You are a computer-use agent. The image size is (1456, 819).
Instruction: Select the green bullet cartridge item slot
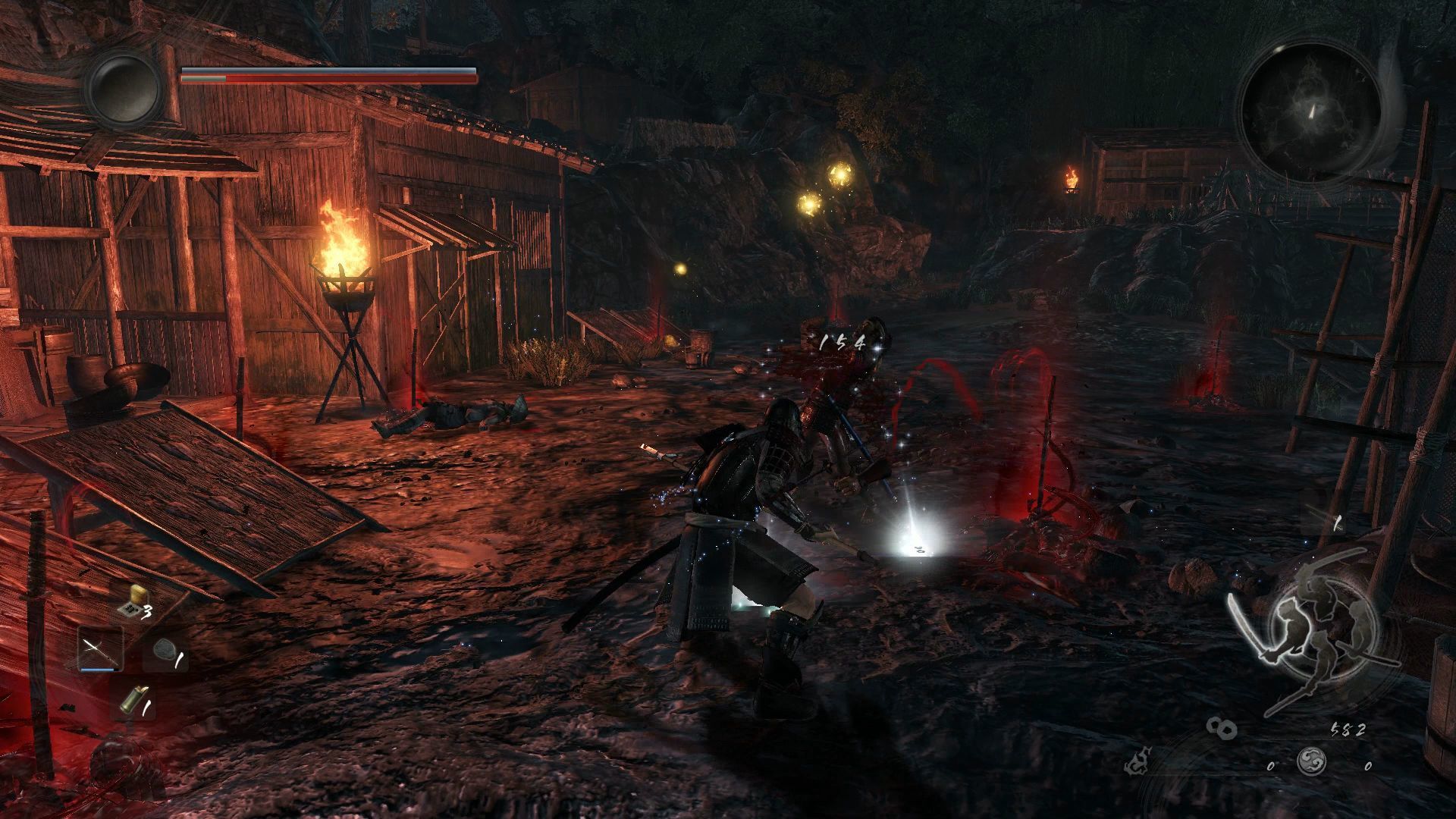(133, 701)
